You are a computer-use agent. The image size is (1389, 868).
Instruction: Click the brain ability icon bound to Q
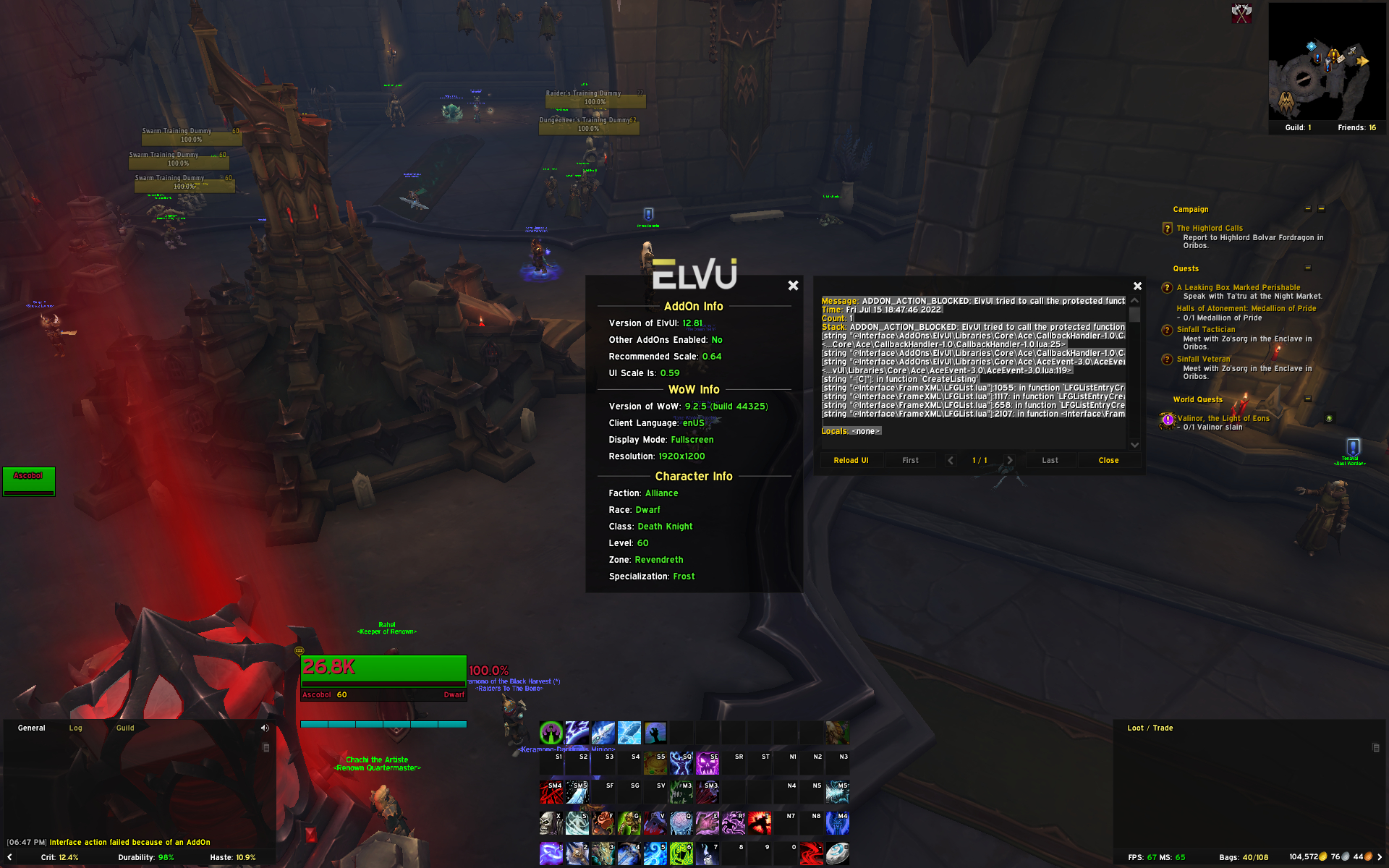coord(681,823)
